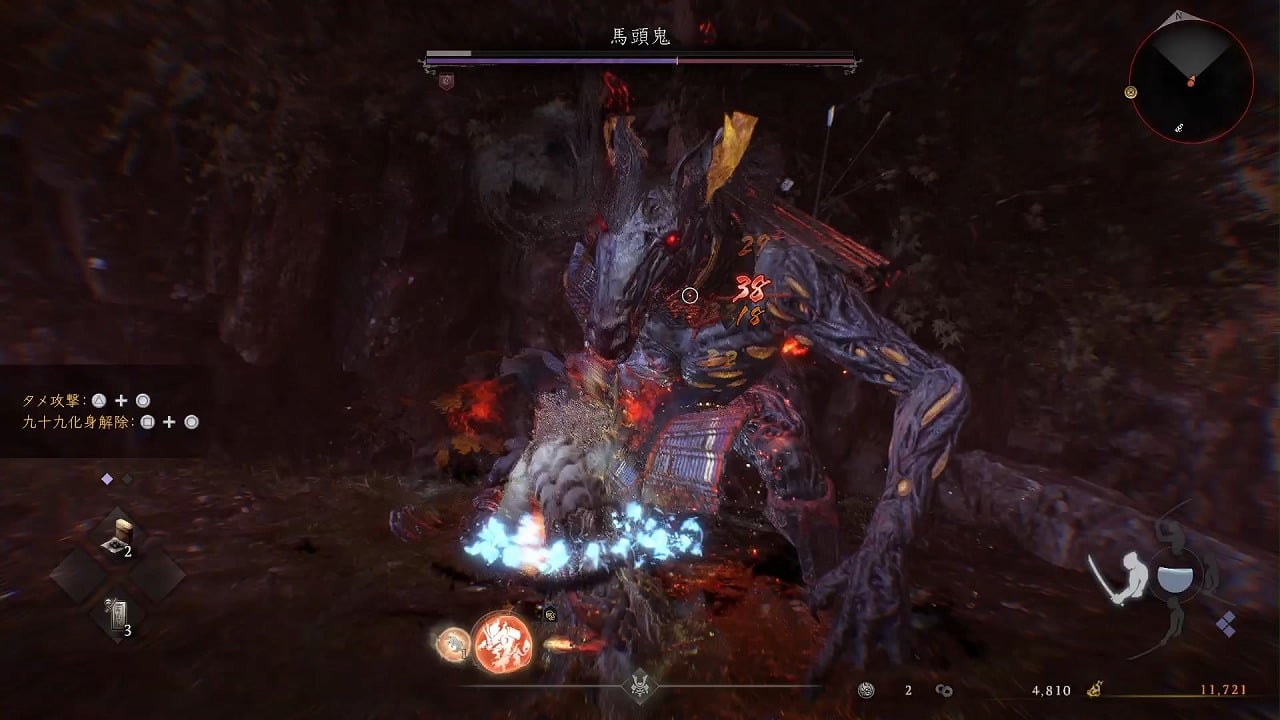Click the circular minimap
The image size is (1280, 720).
tap(1190, 80)
